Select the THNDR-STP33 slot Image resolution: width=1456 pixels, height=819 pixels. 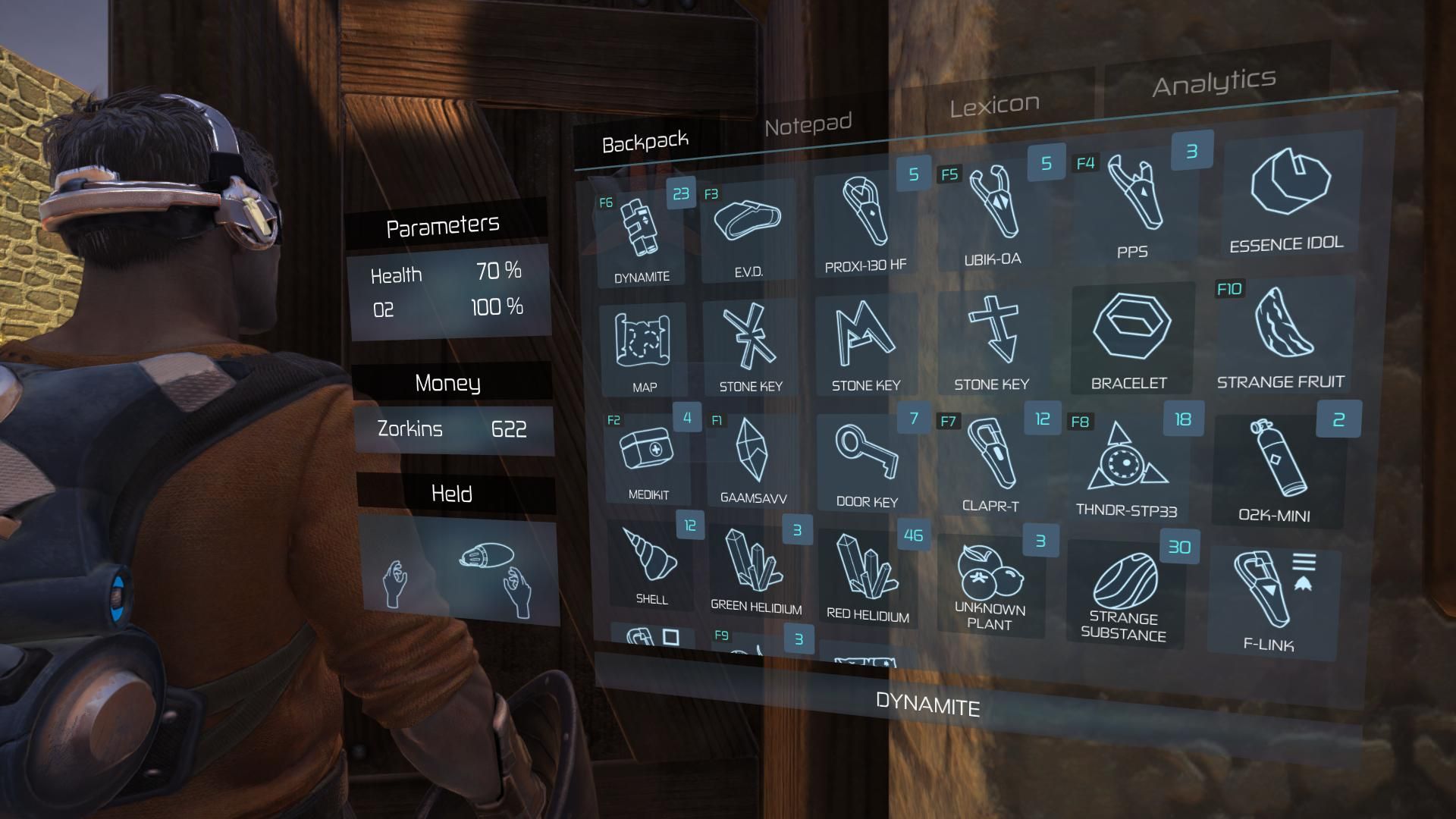click(1127, 463)
